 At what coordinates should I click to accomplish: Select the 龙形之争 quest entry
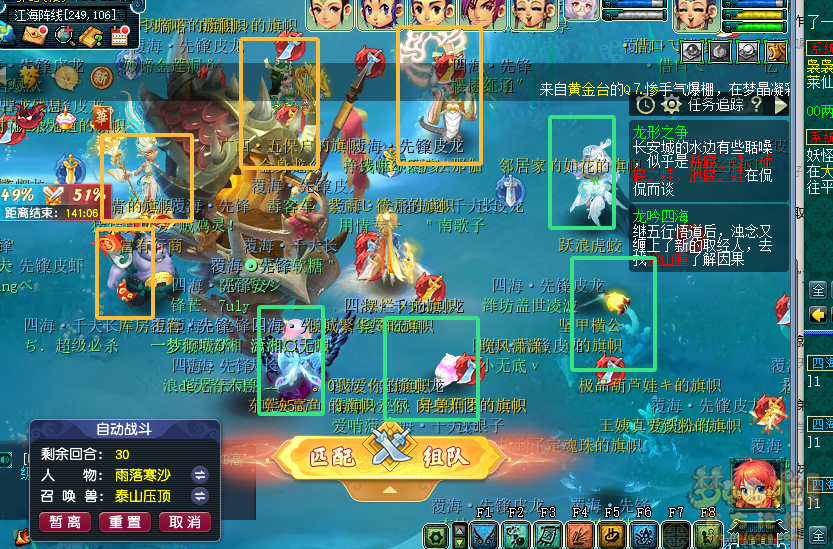(x=659, y=131)
